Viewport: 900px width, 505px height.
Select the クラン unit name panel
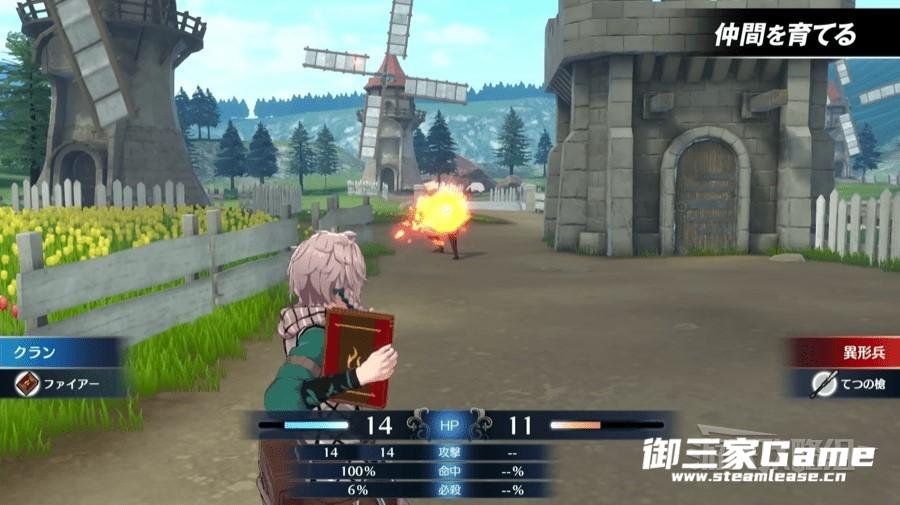[x=60, y=352]
